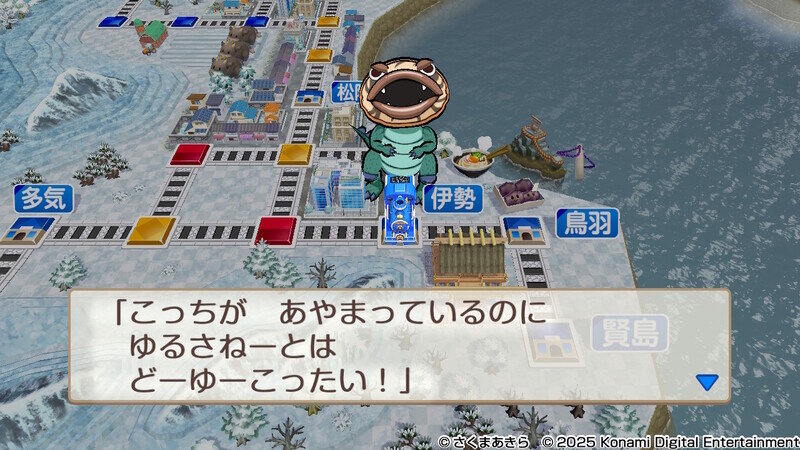Advance the dialogue box starting with こっちが
The height and width of the screenshot is (450, 800).
click(x=398, y=346)
